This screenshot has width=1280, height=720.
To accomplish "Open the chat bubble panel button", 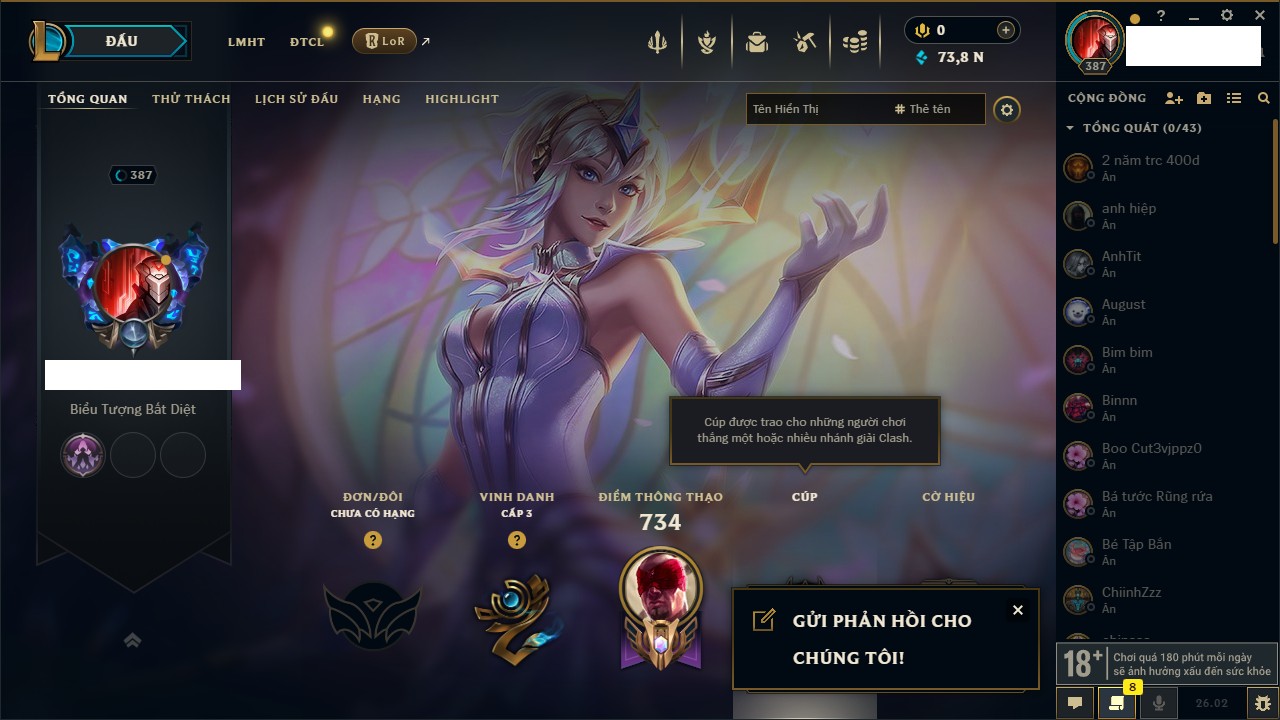I will click(x=1075, y=703).
